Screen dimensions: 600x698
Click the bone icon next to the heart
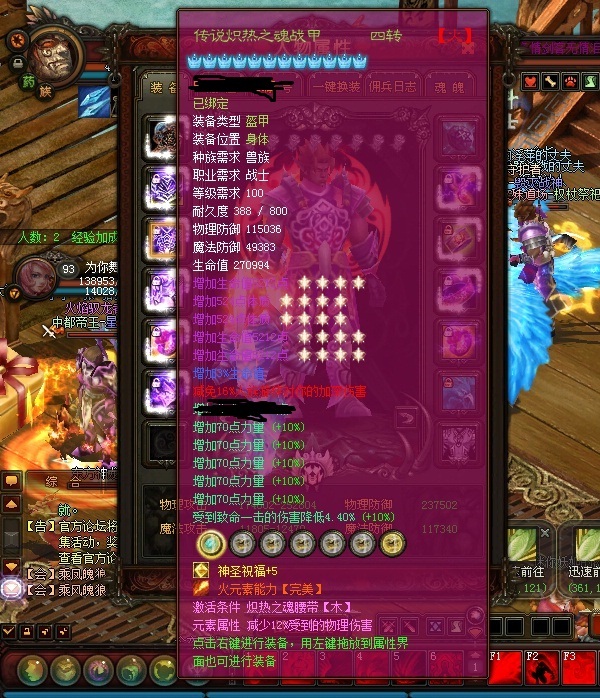[551, 81]
